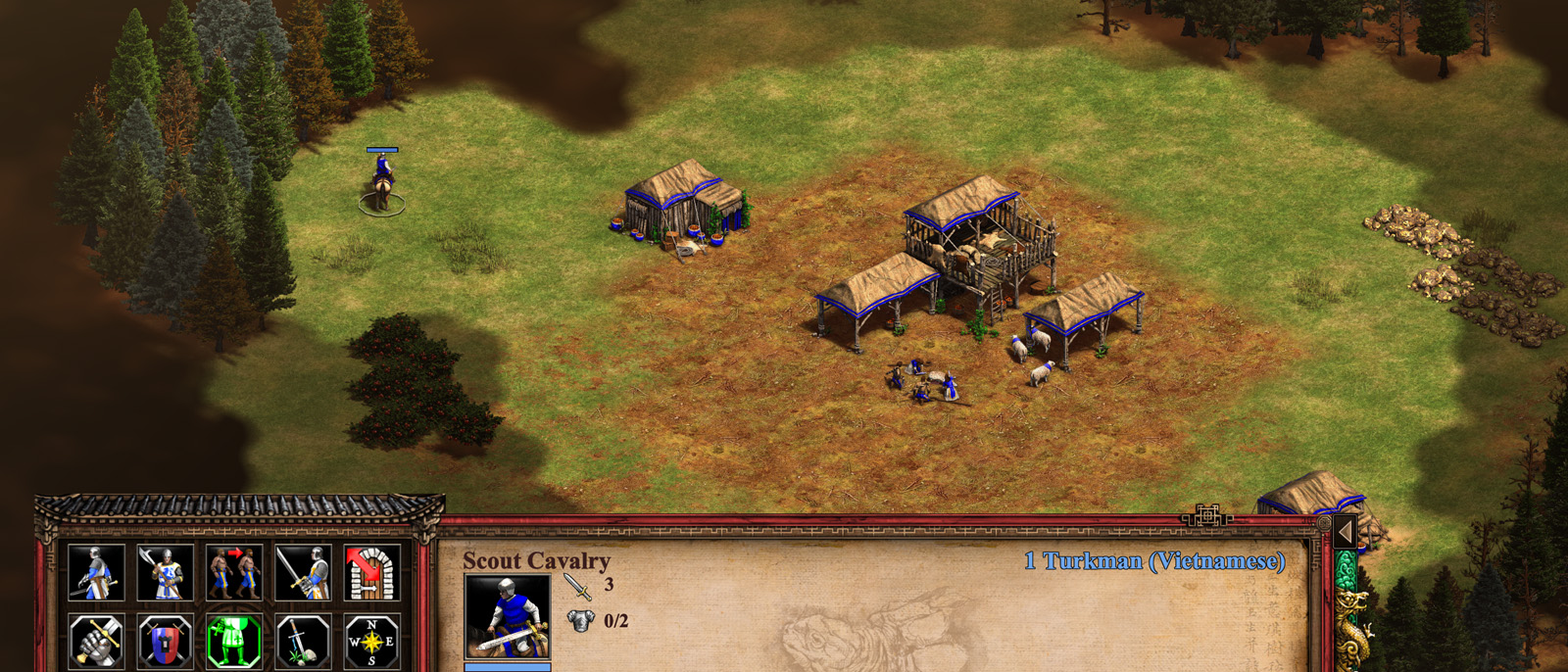Switch to Defensive stance shield icon
Viewport: 1568px width, 672px height.
[x=165, y=641]
